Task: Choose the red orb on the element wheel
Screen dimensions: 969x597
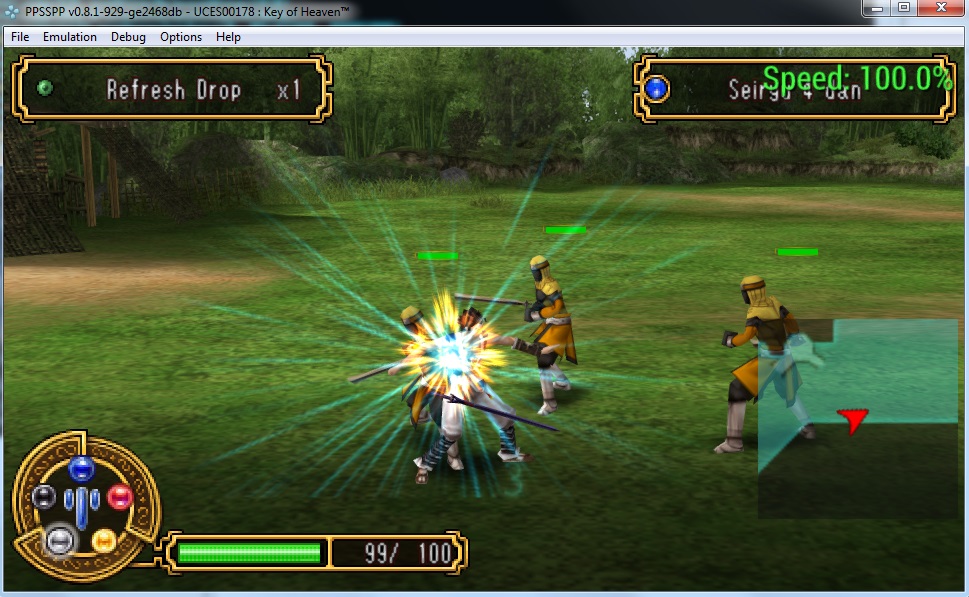Action: click(119, 496)
